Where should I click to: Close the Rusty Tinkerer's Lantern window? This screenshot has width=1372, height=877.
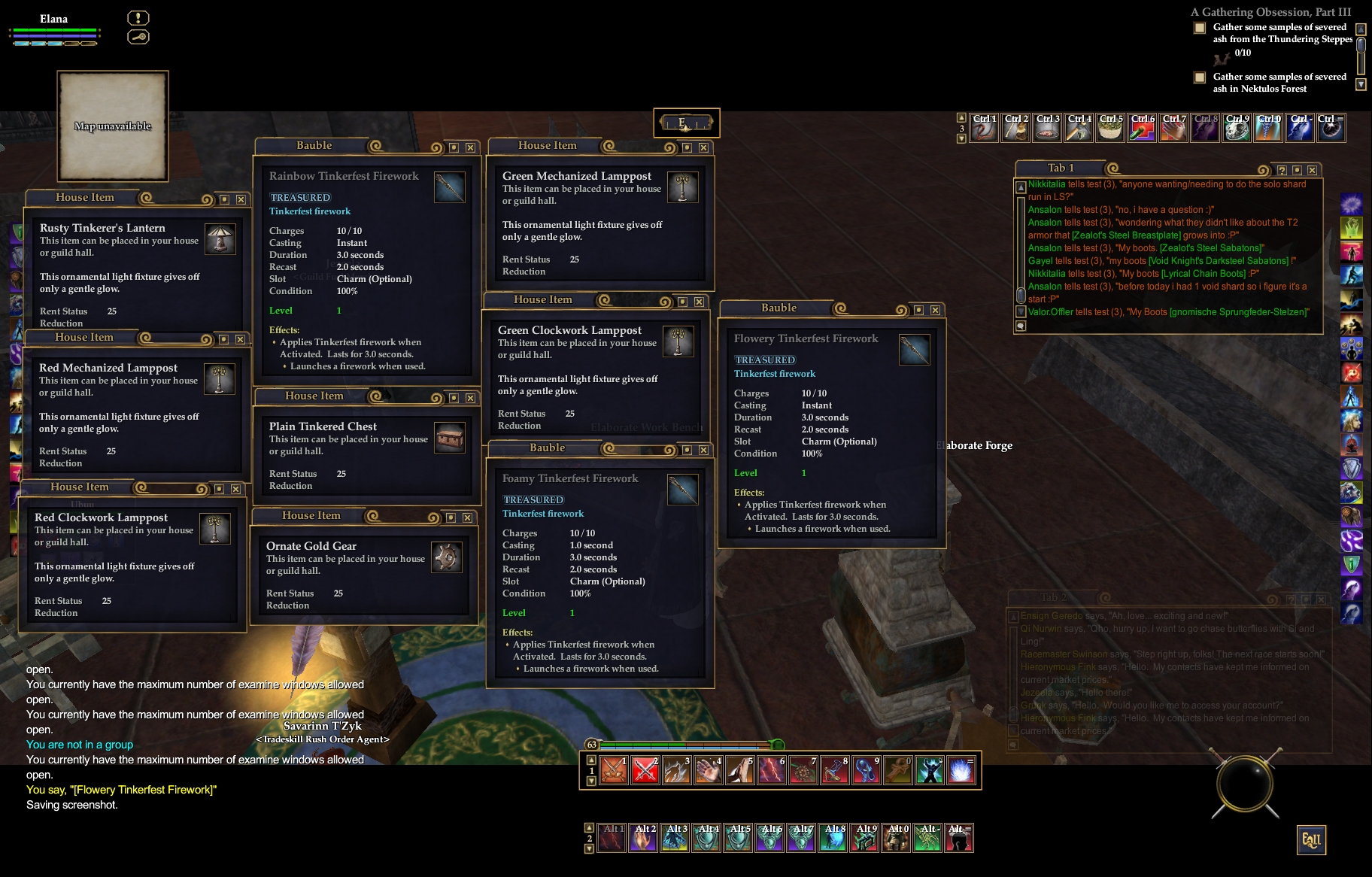click(241, 199)
